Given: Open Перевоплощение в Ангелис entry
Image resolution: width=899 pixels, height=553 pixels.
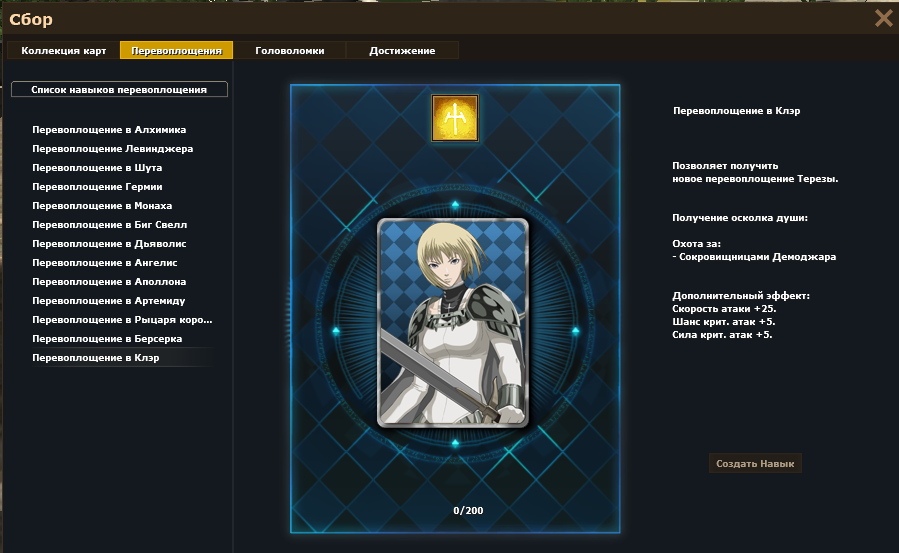Looking at the screenshot, I should [106, 263].
